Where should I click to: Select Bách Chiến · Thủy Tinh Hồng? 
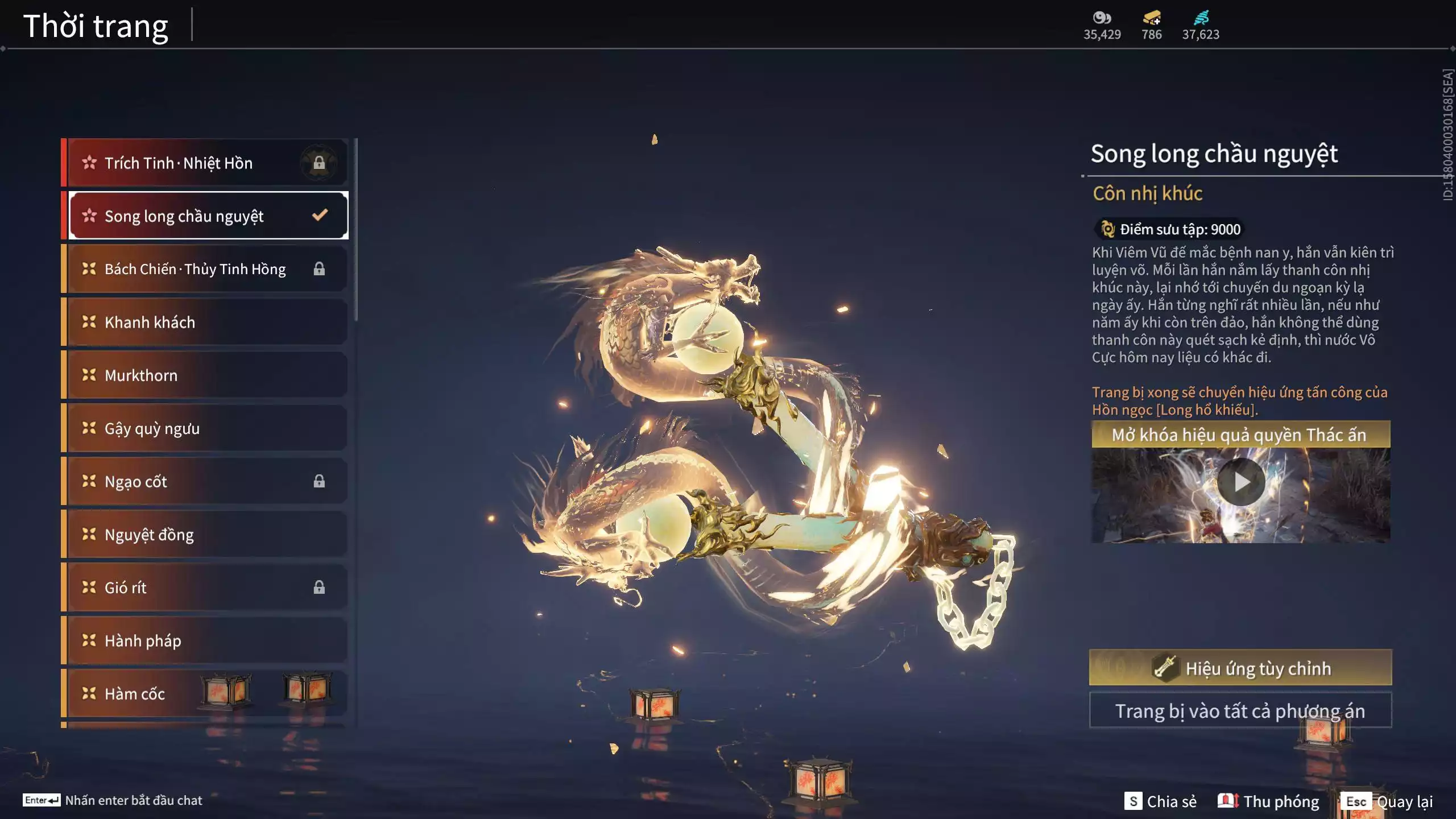[x=205, y=269]
